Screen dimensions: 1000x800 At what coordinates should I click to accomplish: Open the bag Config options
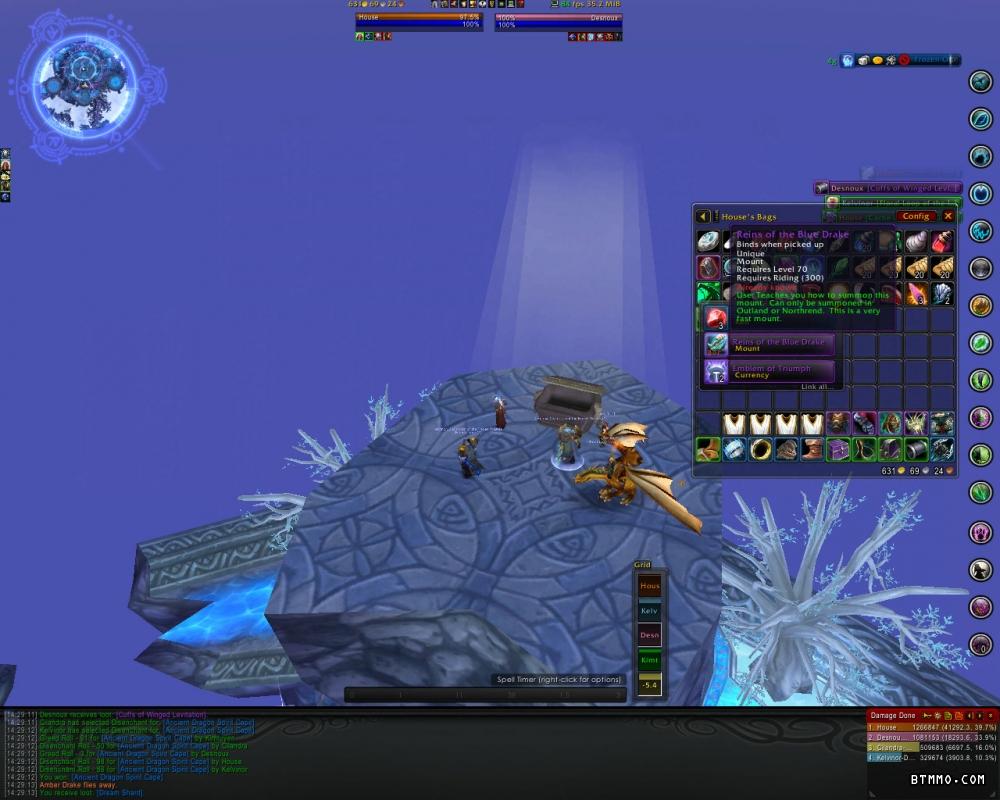[916, 216]
